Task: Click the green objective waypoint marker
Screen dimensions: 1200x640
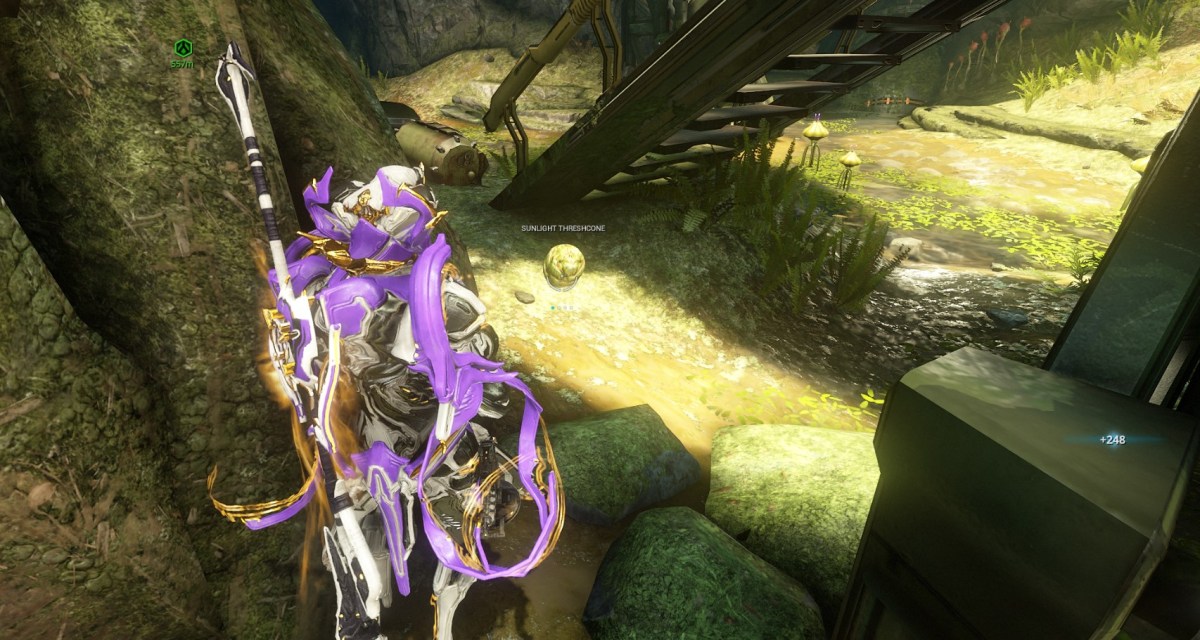Action: pyautogui.click(x=182, y=47)
